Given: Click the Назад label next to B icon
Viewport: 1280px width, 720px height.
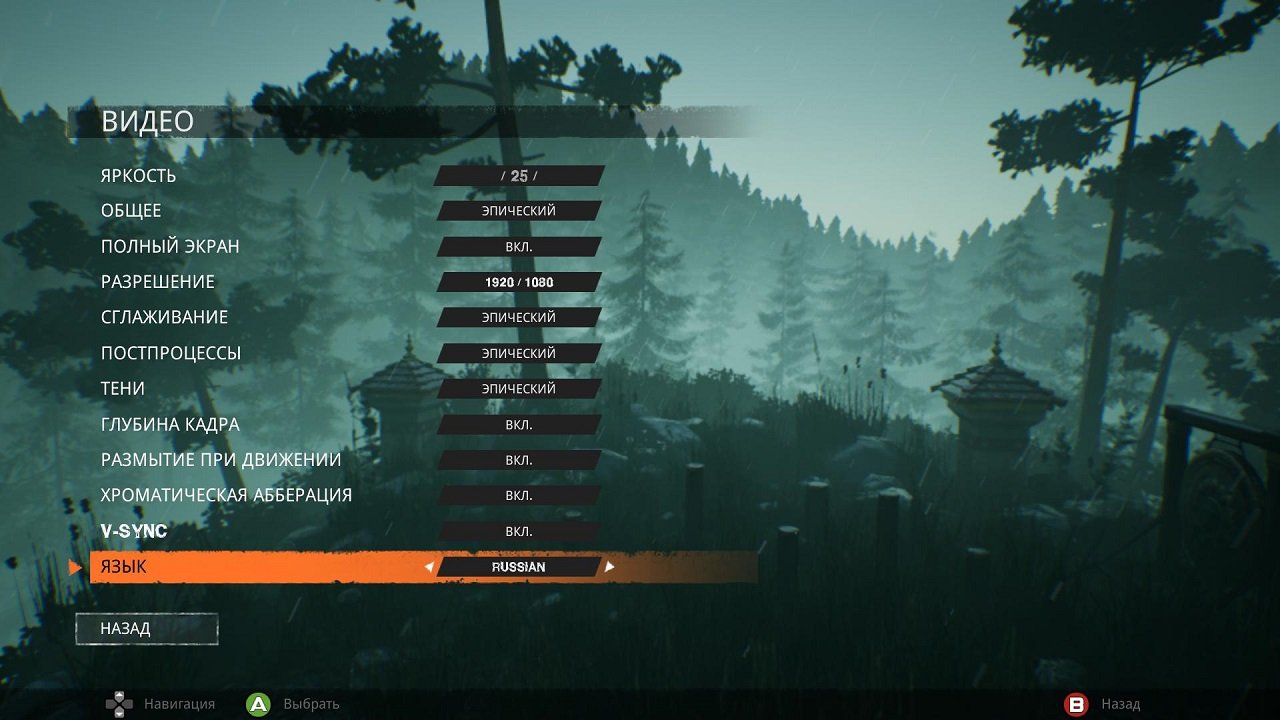Looking at the screenshot, I should tap(1120, 704).
